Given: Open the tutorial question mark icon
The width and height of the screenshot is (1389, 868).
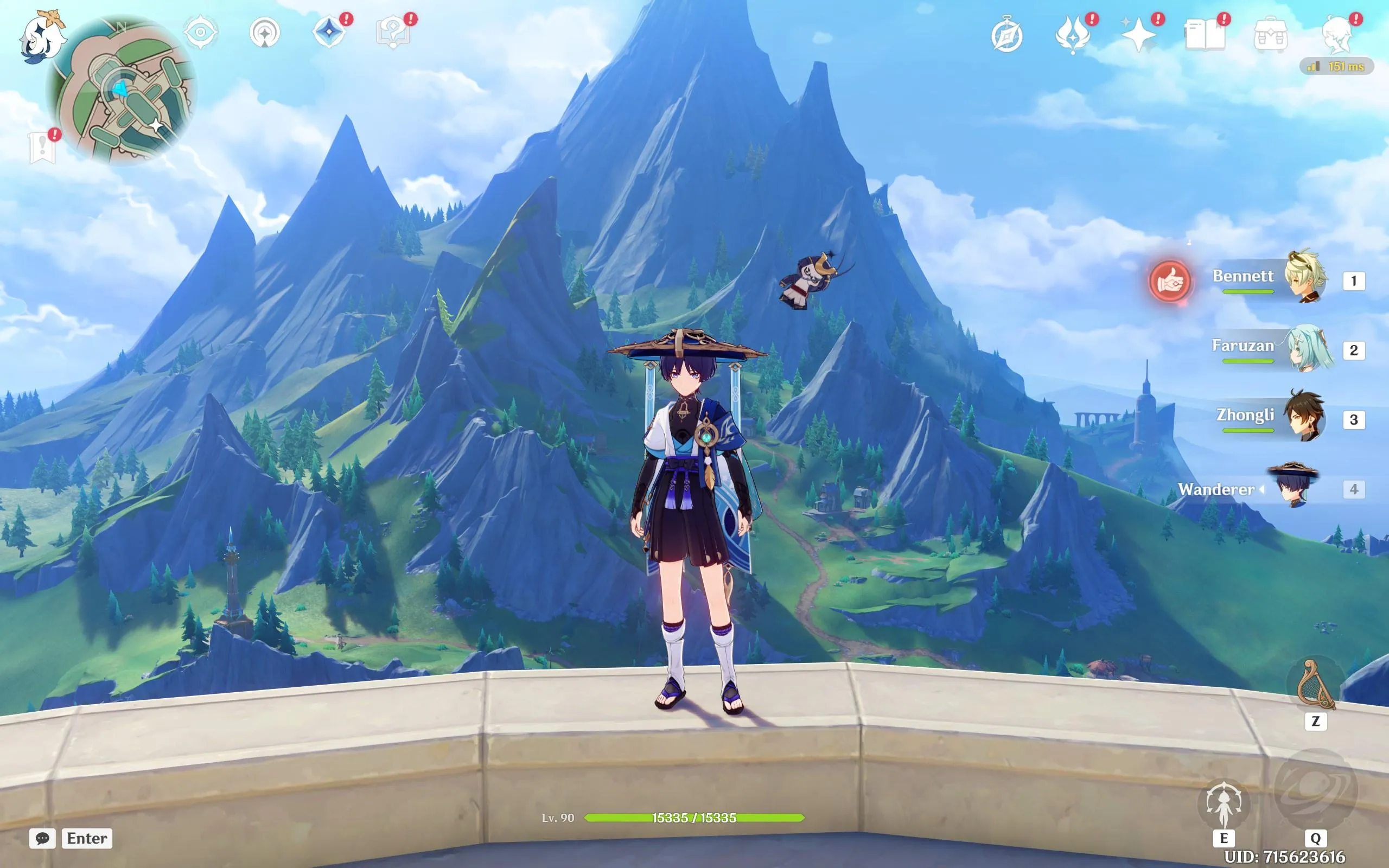Looking at the screenshot, I should coord(393,33).
